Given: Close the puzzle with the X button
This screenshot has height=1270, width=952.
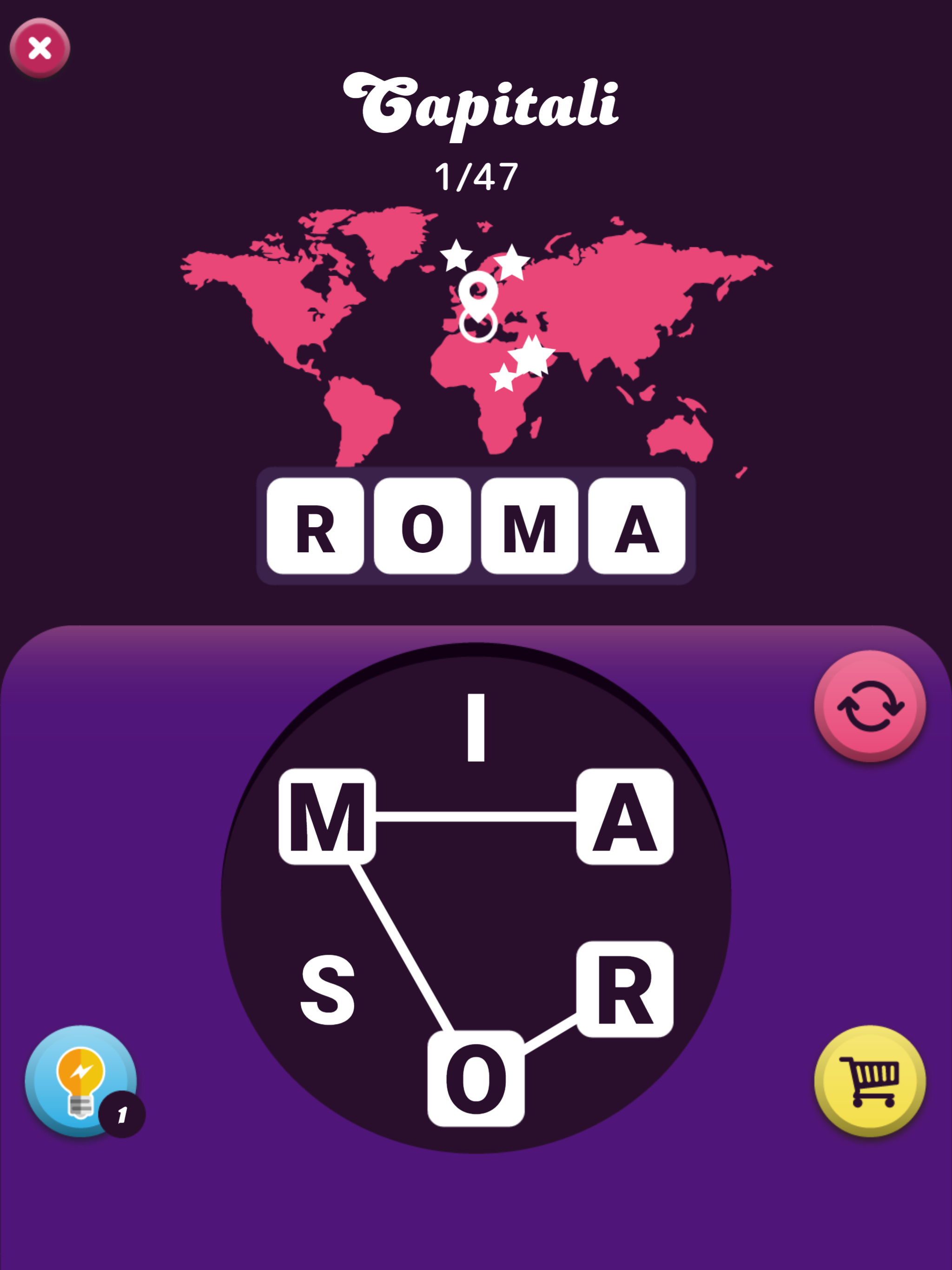Looking at the screenshot, I should coord(40,47).
